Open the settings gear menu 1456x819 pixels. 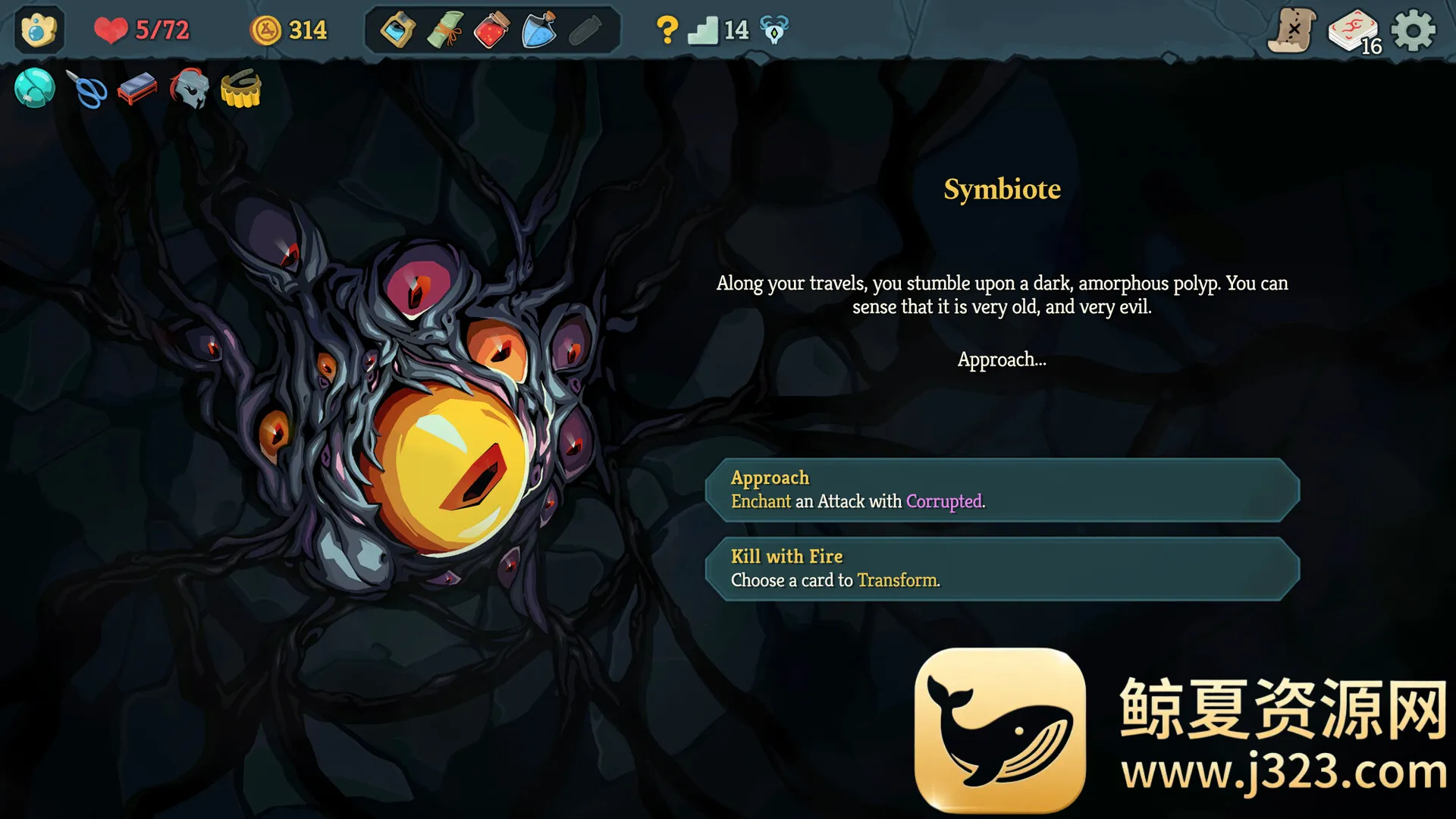[x=1414, y=31]
